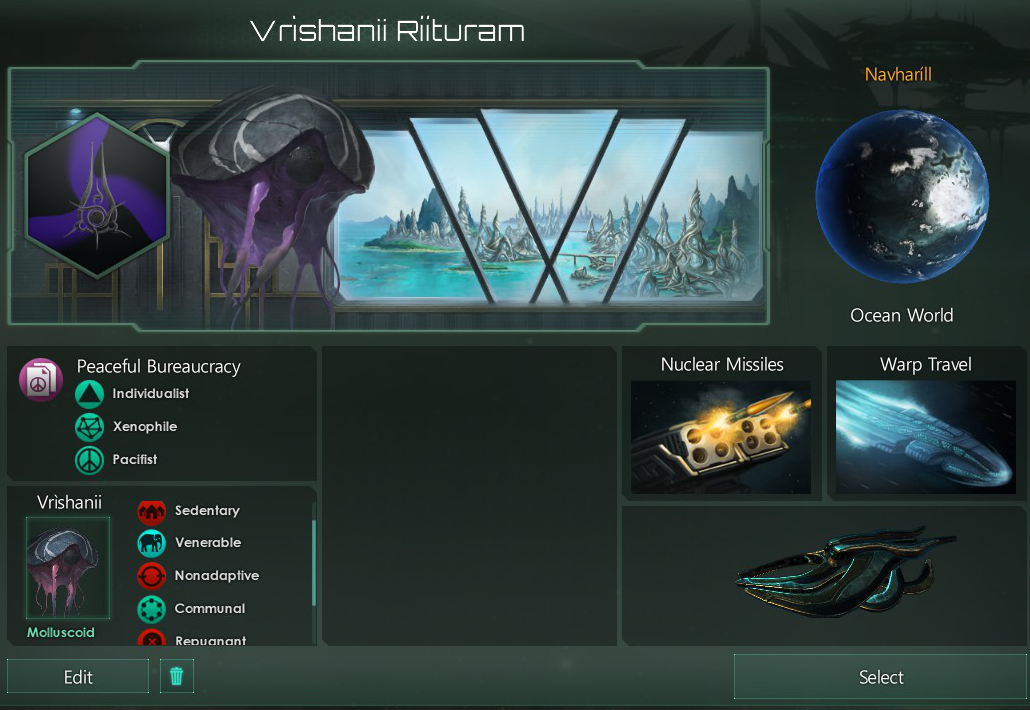Select the Molluscoid species portrait
The width and height of the screenshot is (1030, 710).
point(68,569)
